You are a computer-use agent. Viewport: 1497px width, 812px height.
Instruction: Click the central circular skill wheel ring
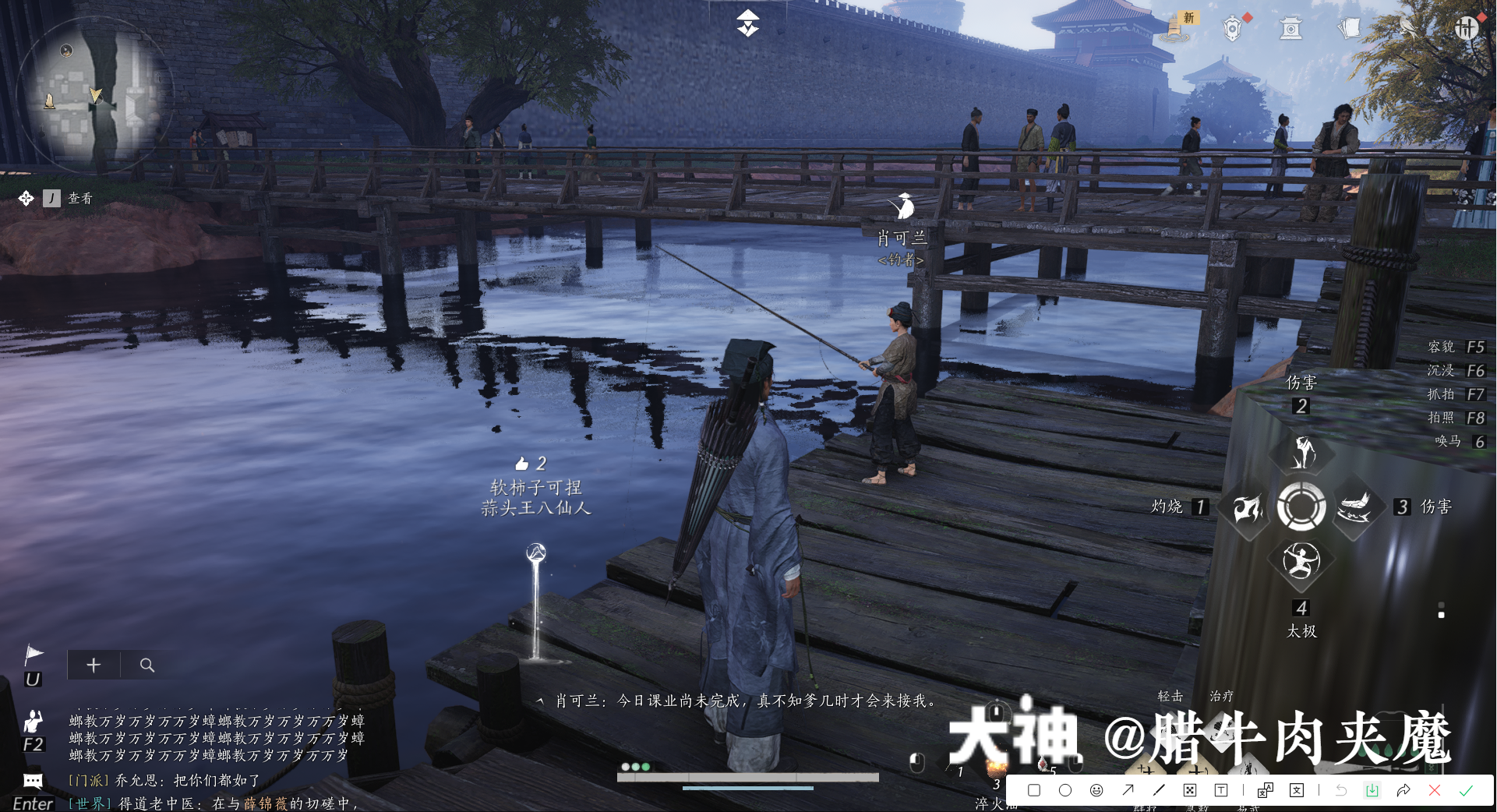point(1301,507)
